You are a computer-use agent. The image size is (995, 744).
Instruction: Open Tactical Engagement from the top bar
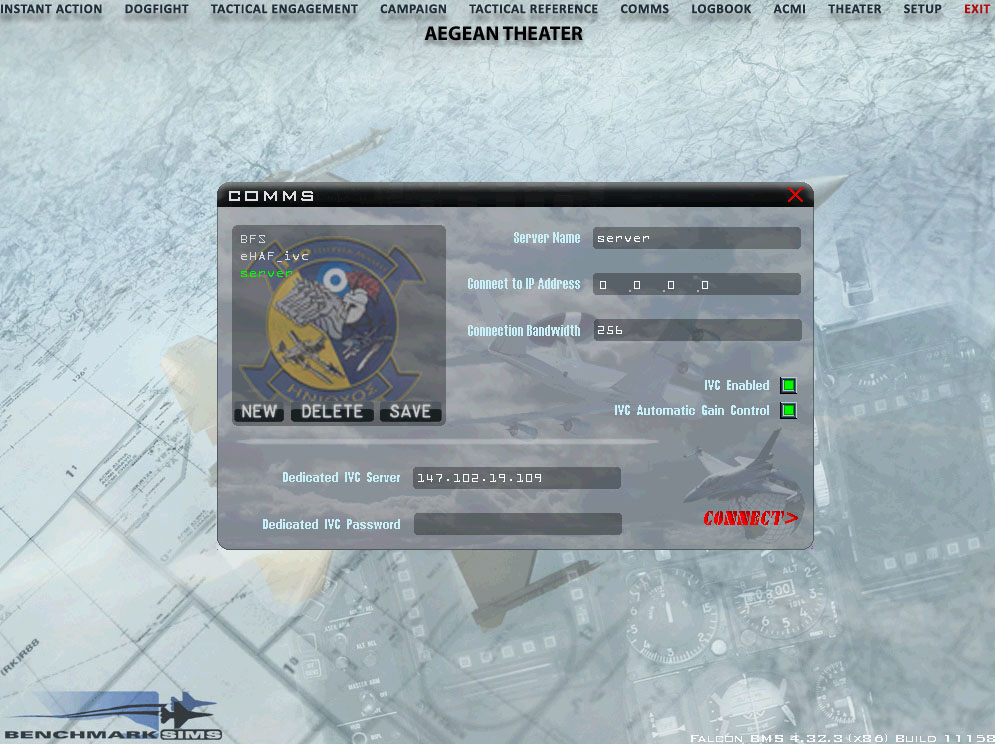click(284, 9)
